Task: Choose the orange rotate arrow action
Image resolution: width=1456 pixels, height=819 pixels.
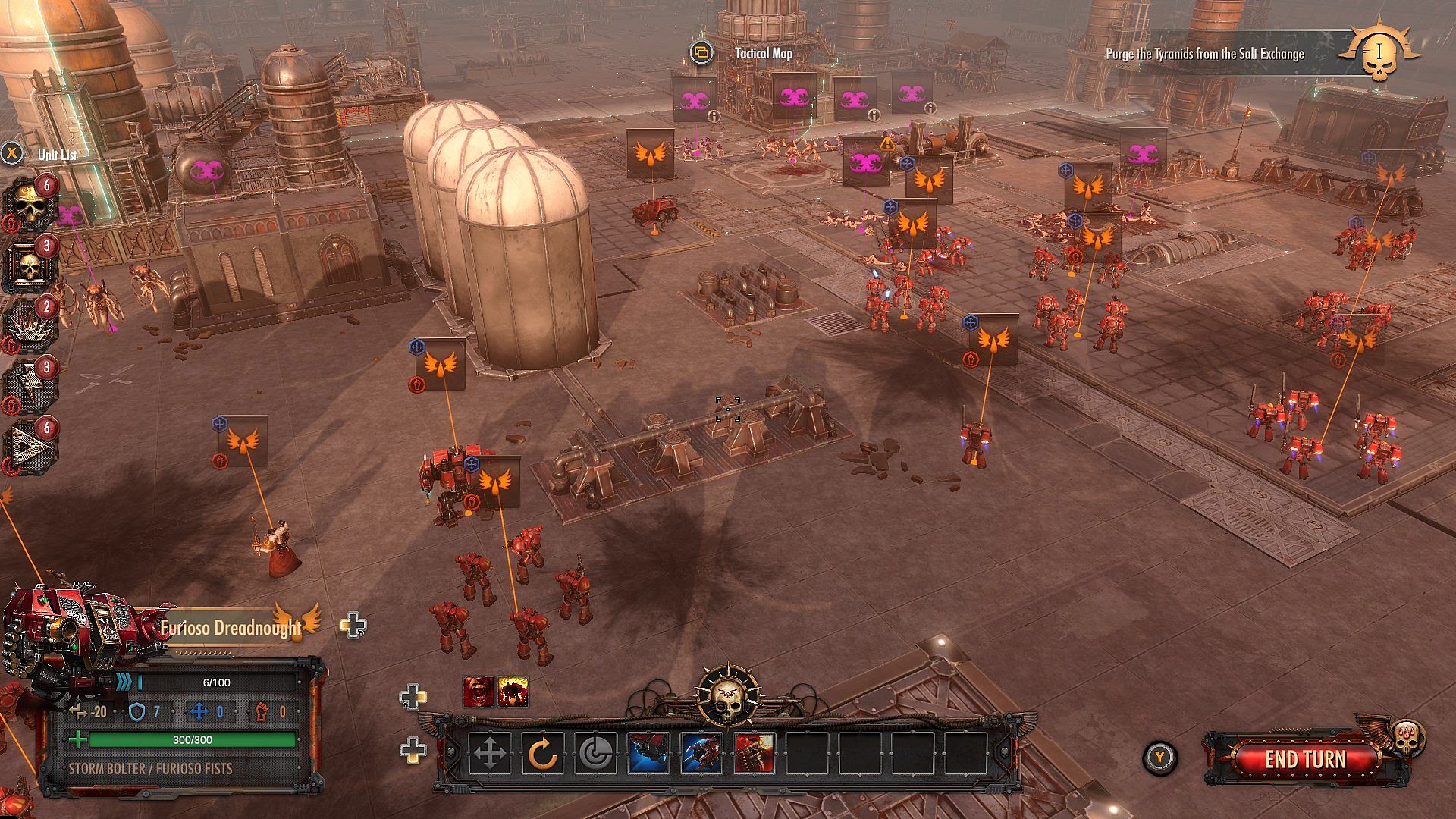Action: (542, 754)
